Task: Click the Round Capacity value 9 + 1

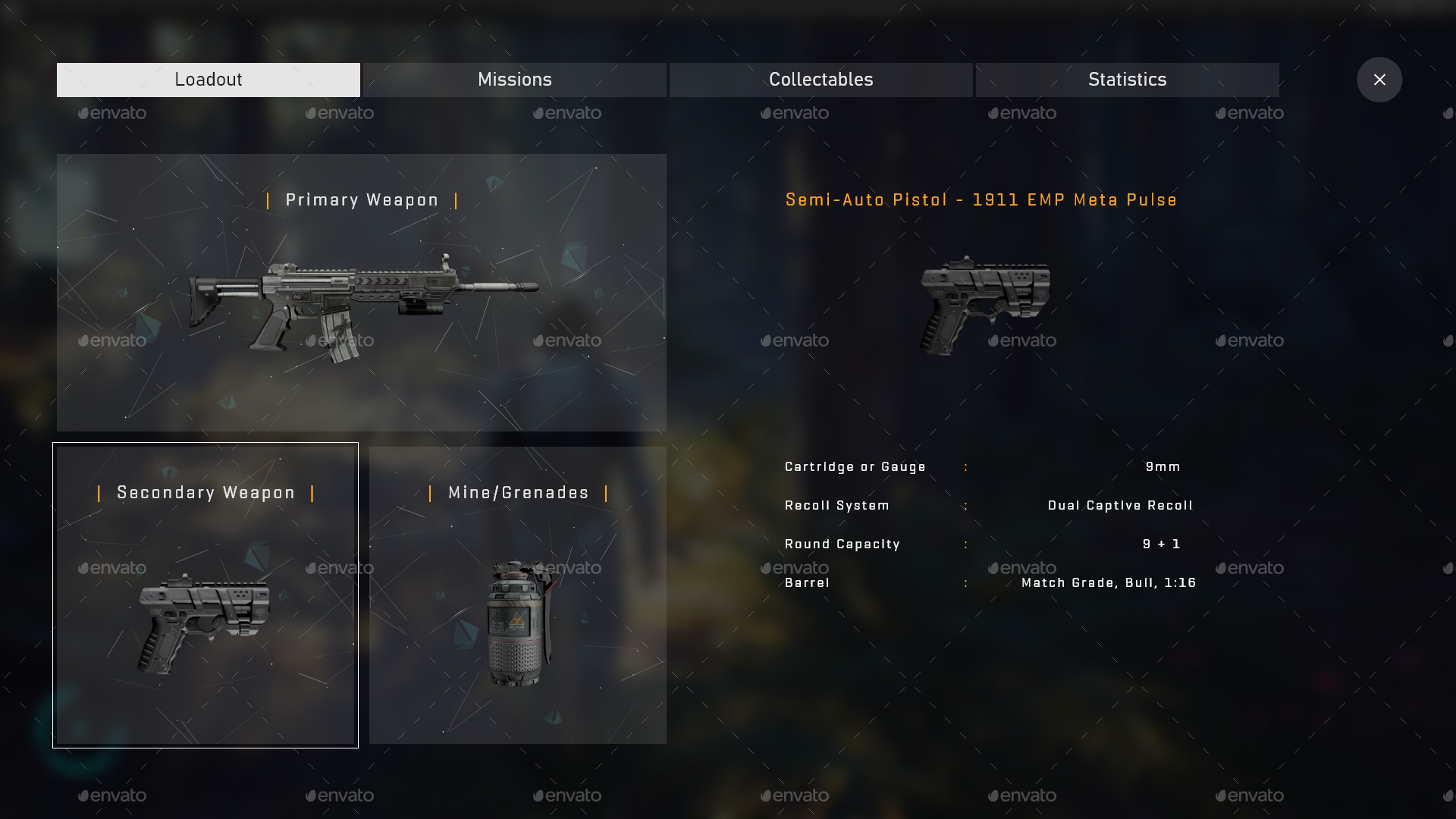Action: click(x=1161, y=544)
